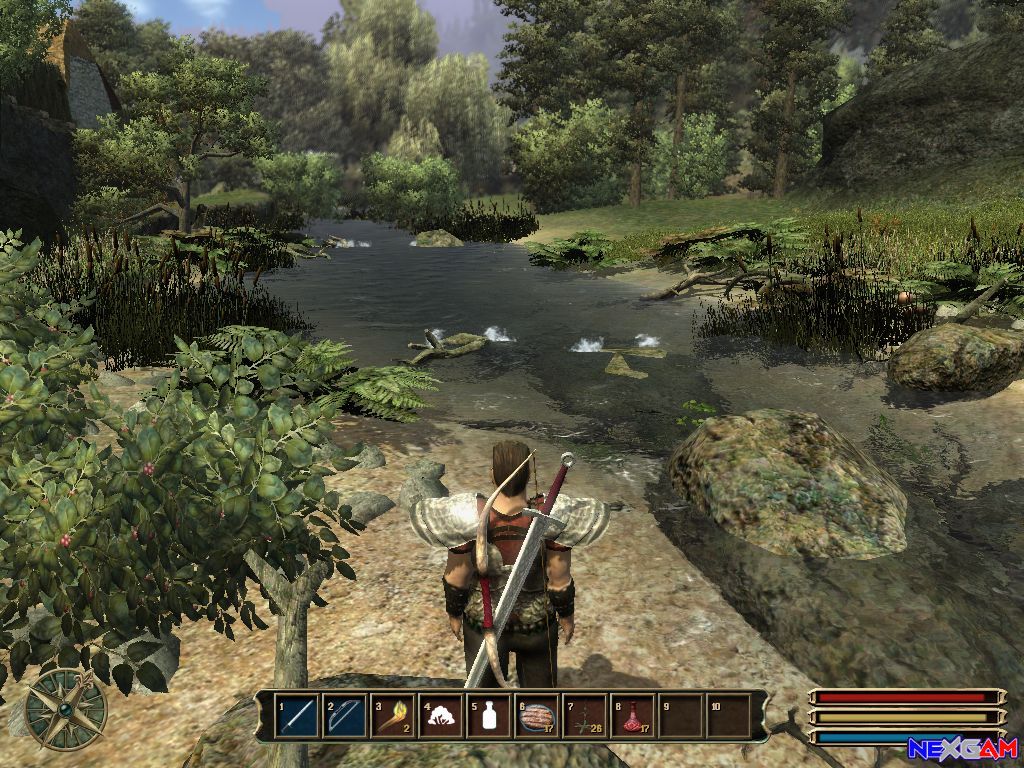Click the empty hotbar slot numbered 9
This screenshot has width=1024, height=768.
click(682, 716)
